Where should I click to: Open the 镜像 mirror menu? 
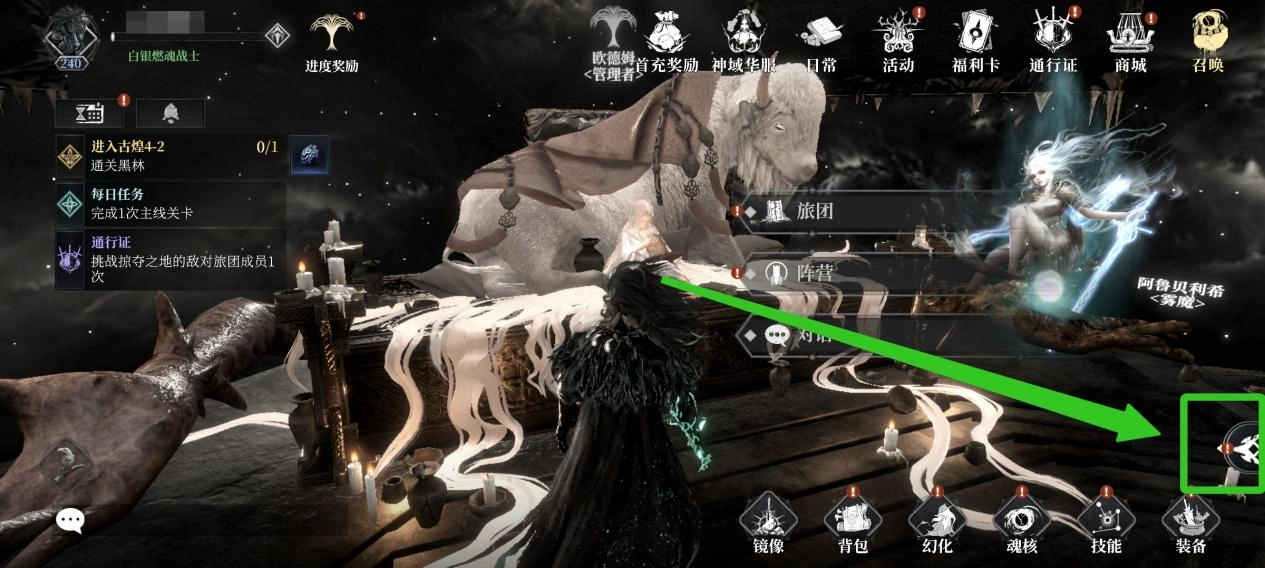[767, 523]
